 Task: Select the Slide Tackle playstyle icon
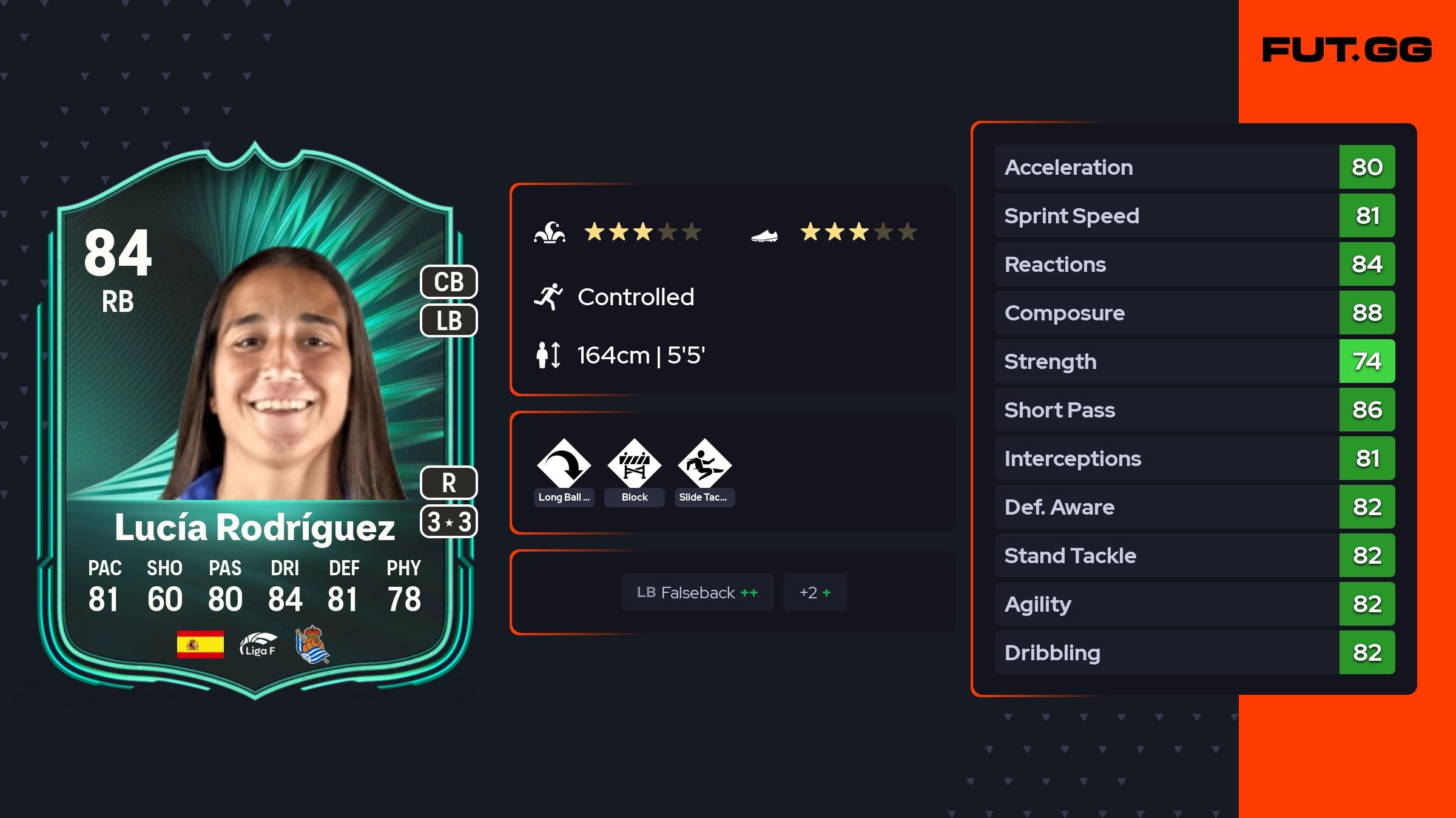(x=704, y=465)
